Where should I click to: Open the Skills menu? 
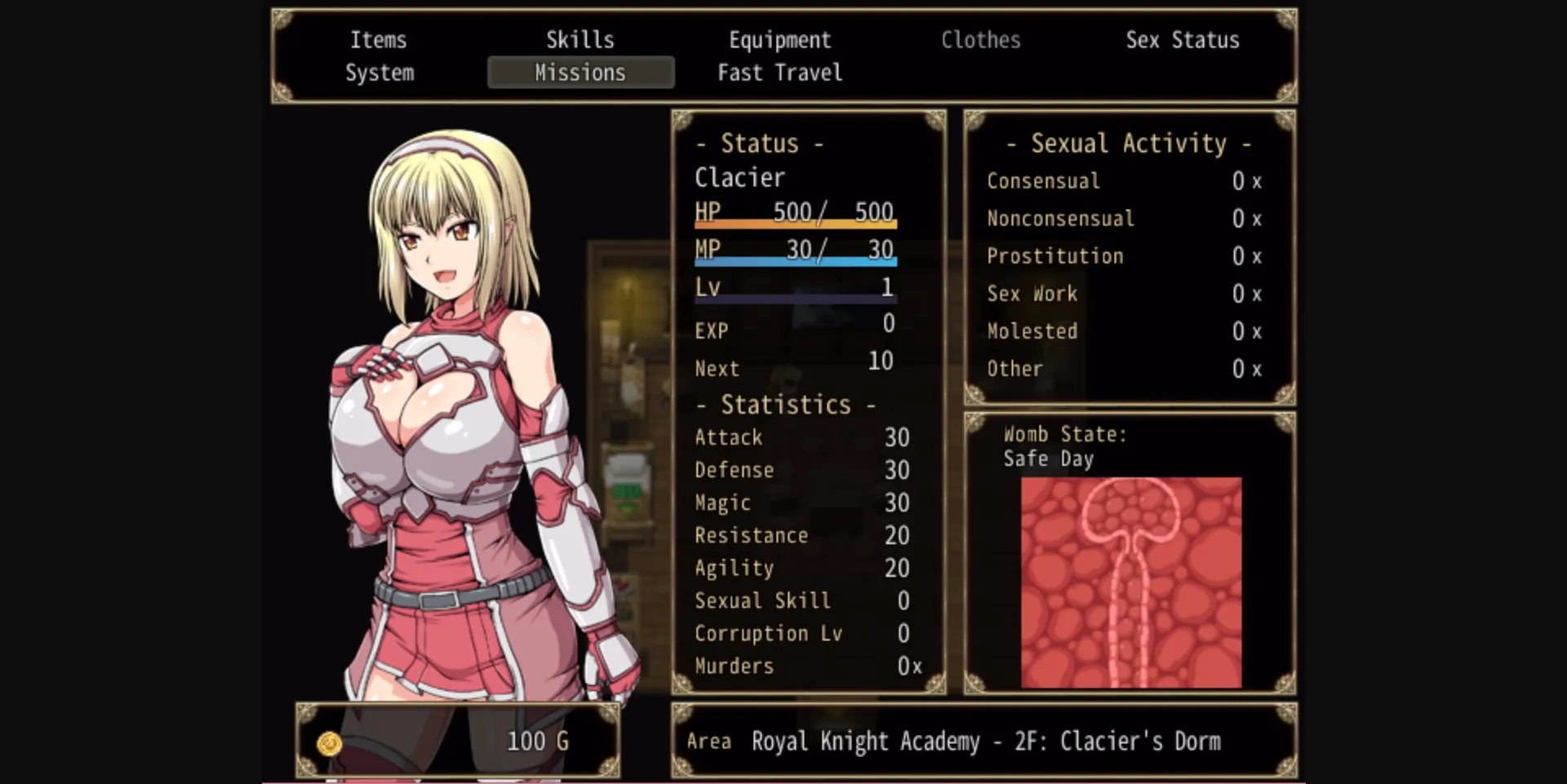[x=580, y=39]
